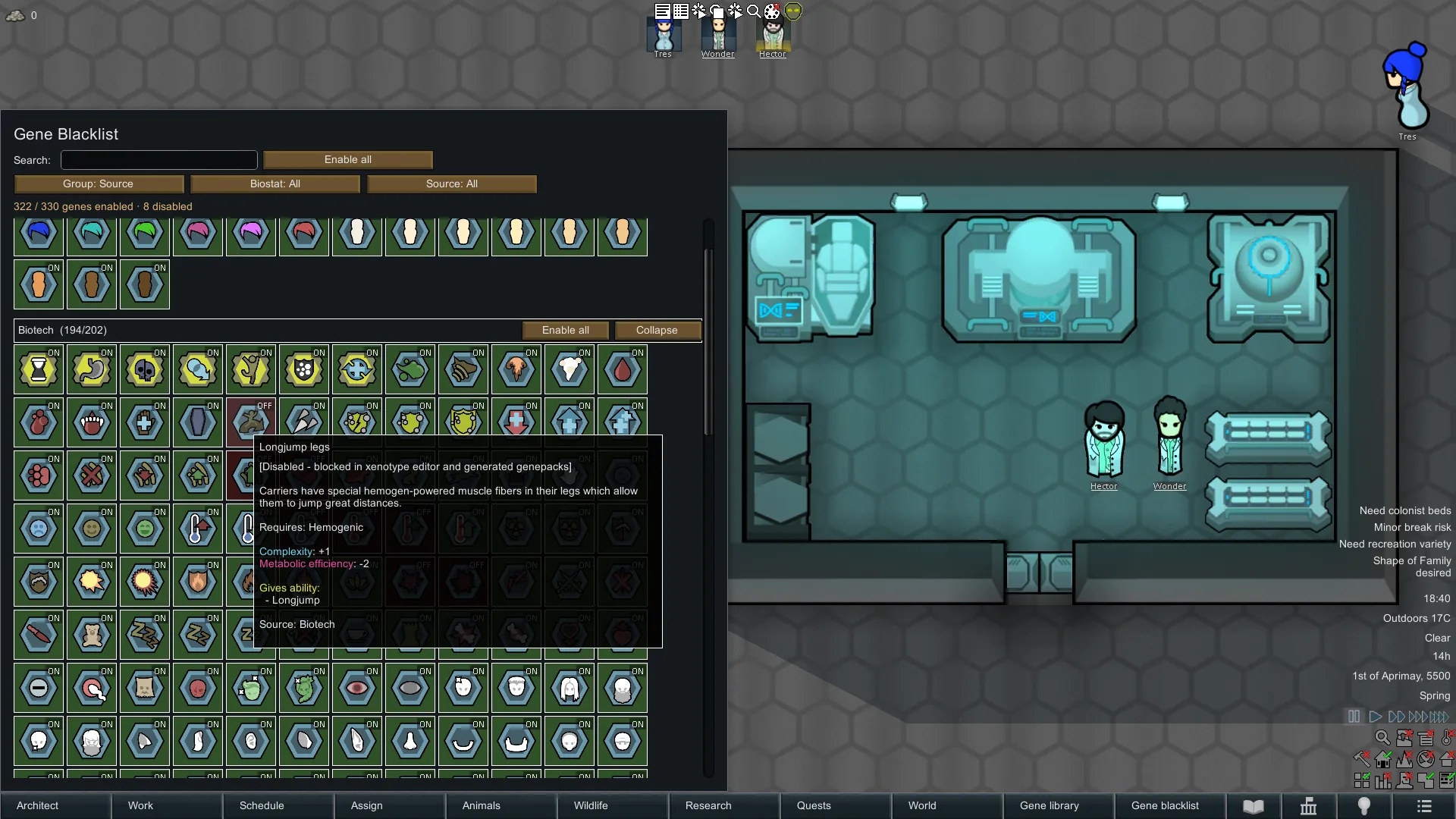Select colonist Hector's portrait in the colonist bar
1456x819 pixels.
773,35
